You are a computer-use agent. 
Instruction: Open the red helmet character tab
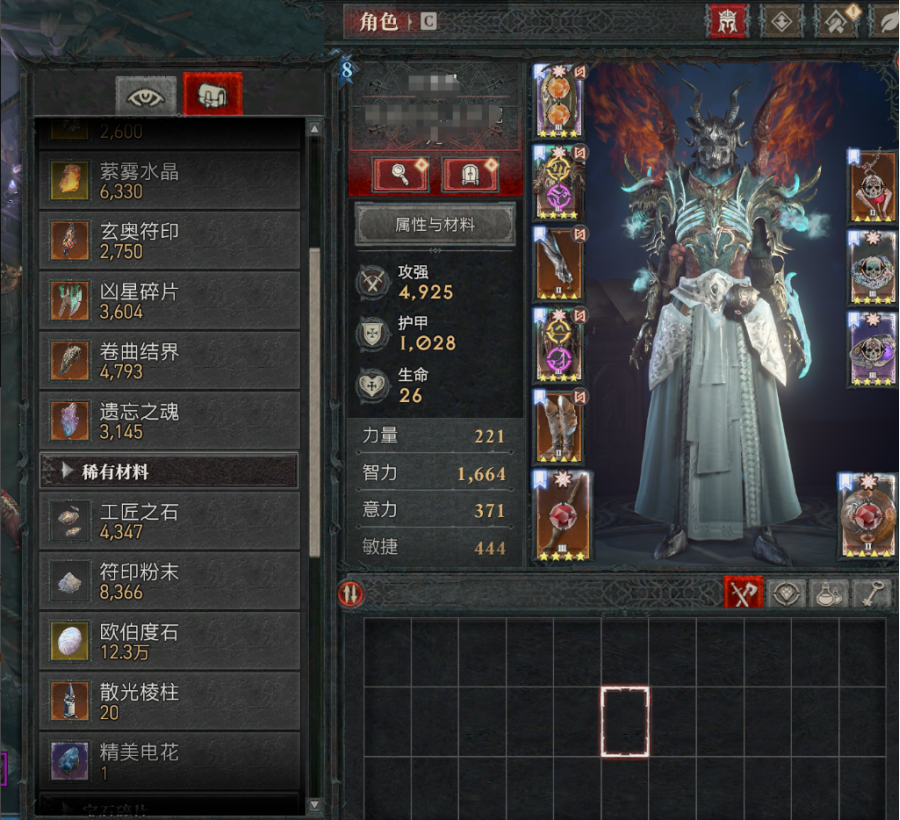click(727, 22)
